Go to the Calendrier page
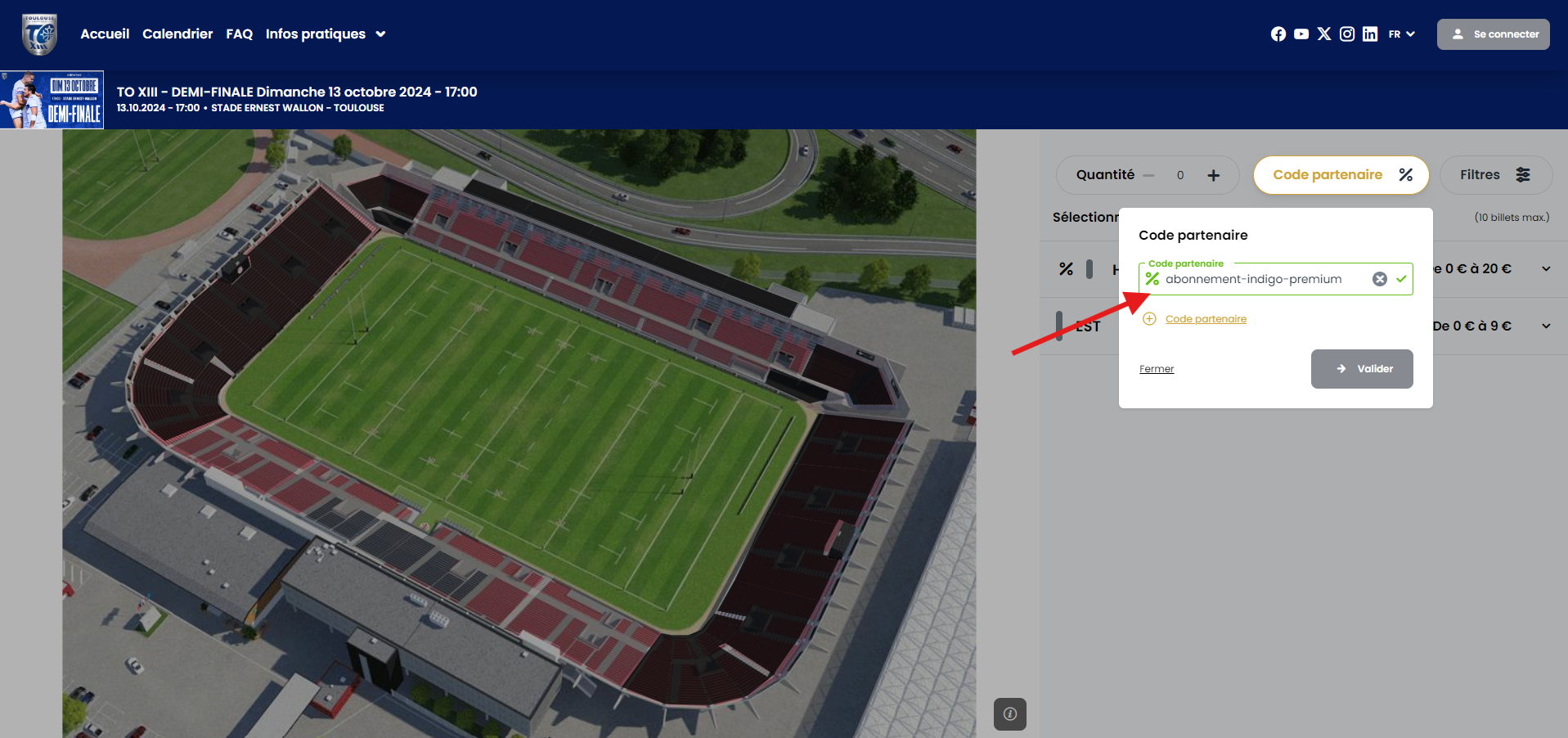This screenshot has height=738, width=1568. click(177, 34)
